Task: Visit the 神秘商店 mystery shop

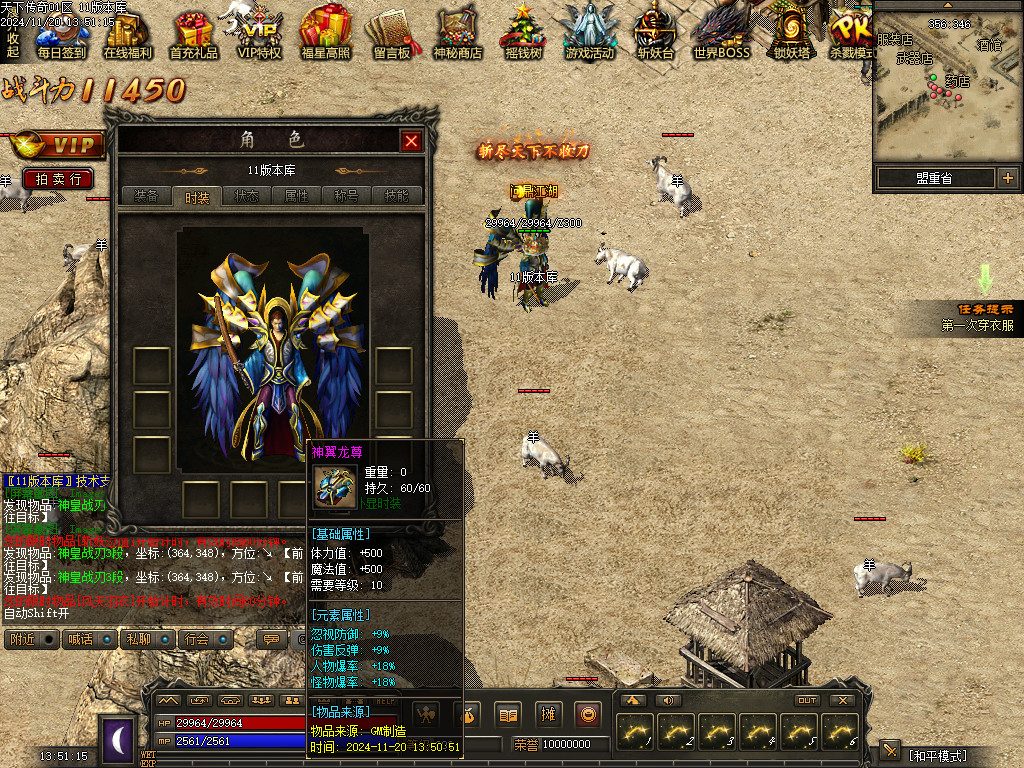Action: click(x=458, y=36)
